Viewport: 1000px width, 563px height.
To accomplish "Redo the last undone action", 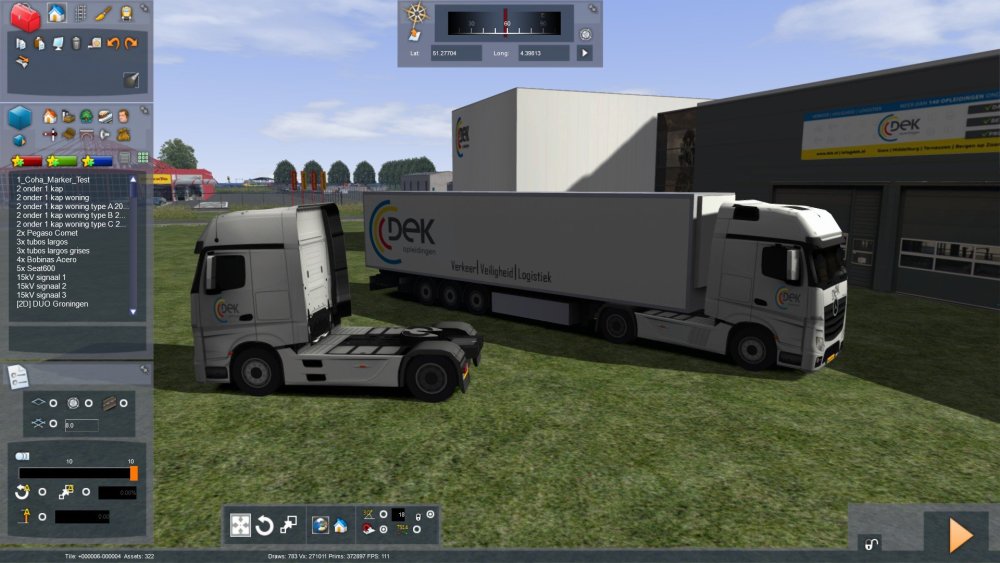I will (131, 43).
